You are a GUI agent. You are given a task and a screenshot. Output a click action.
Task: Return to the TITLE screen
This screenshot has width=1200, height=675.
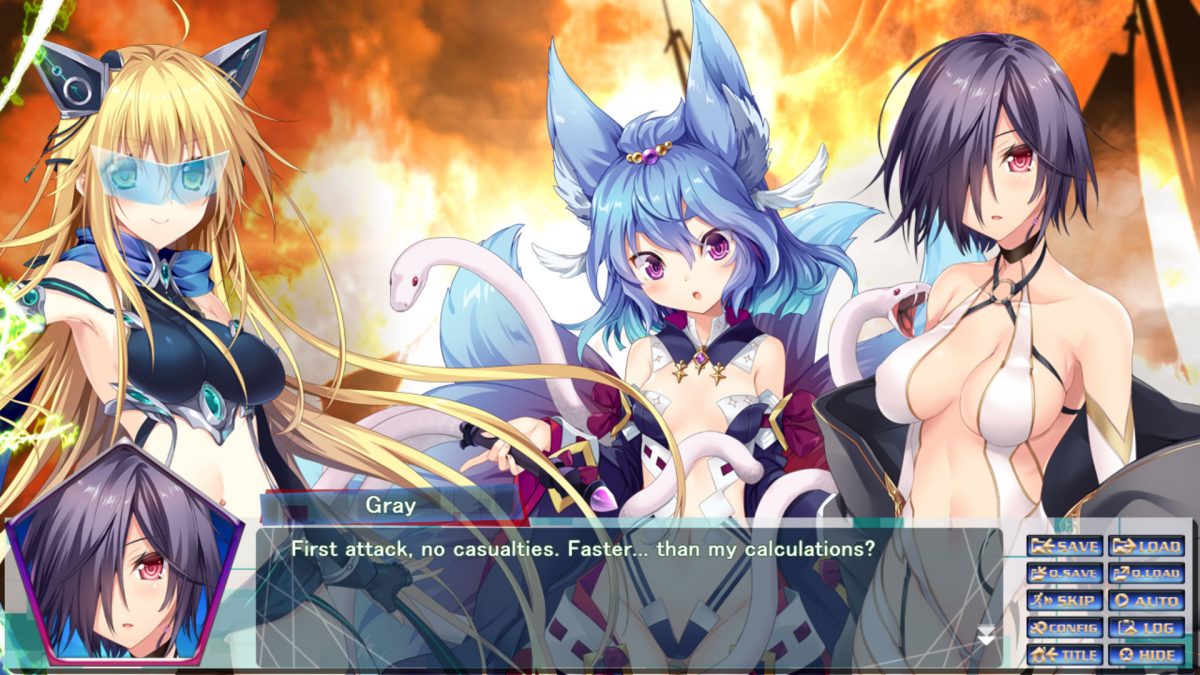point(1065,655)
